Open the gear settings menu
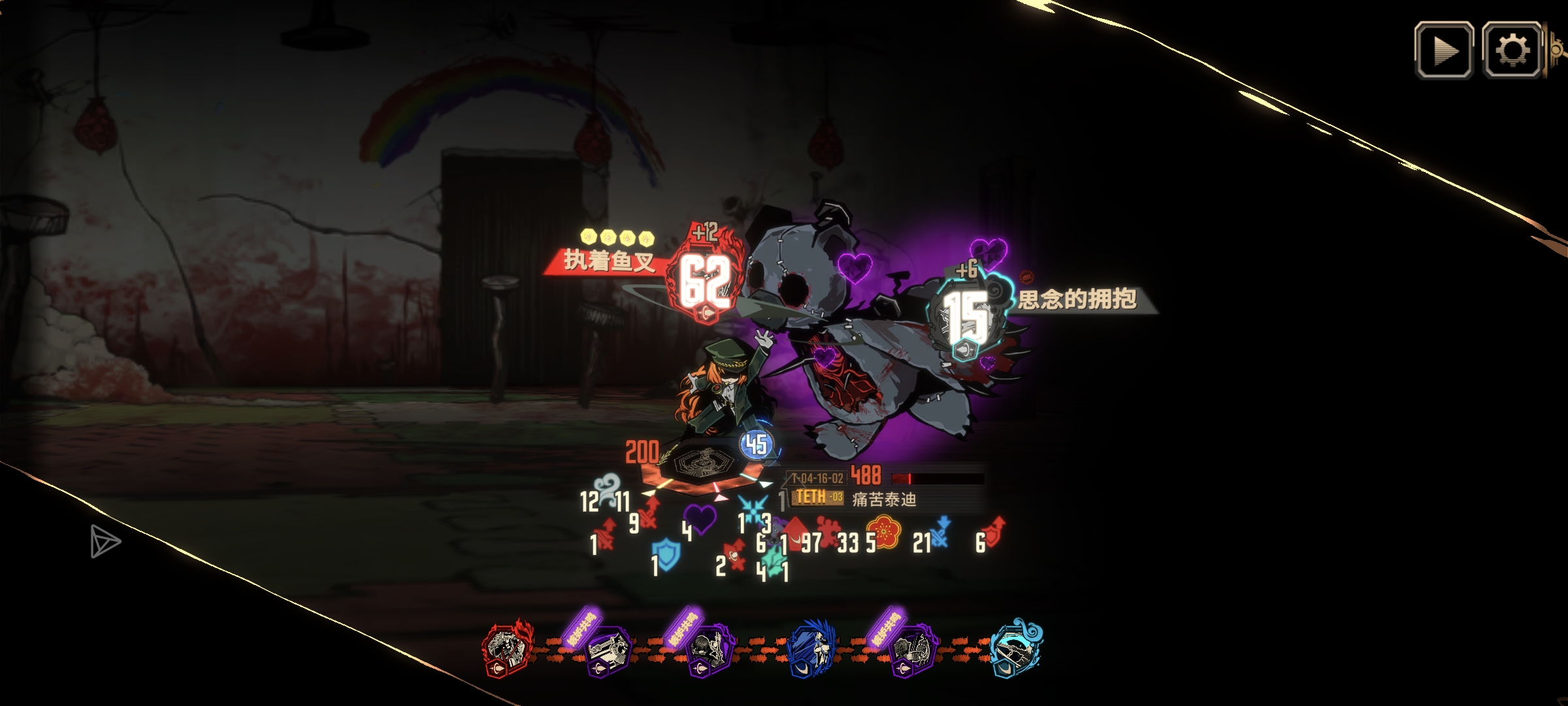 click(1512, 51)
